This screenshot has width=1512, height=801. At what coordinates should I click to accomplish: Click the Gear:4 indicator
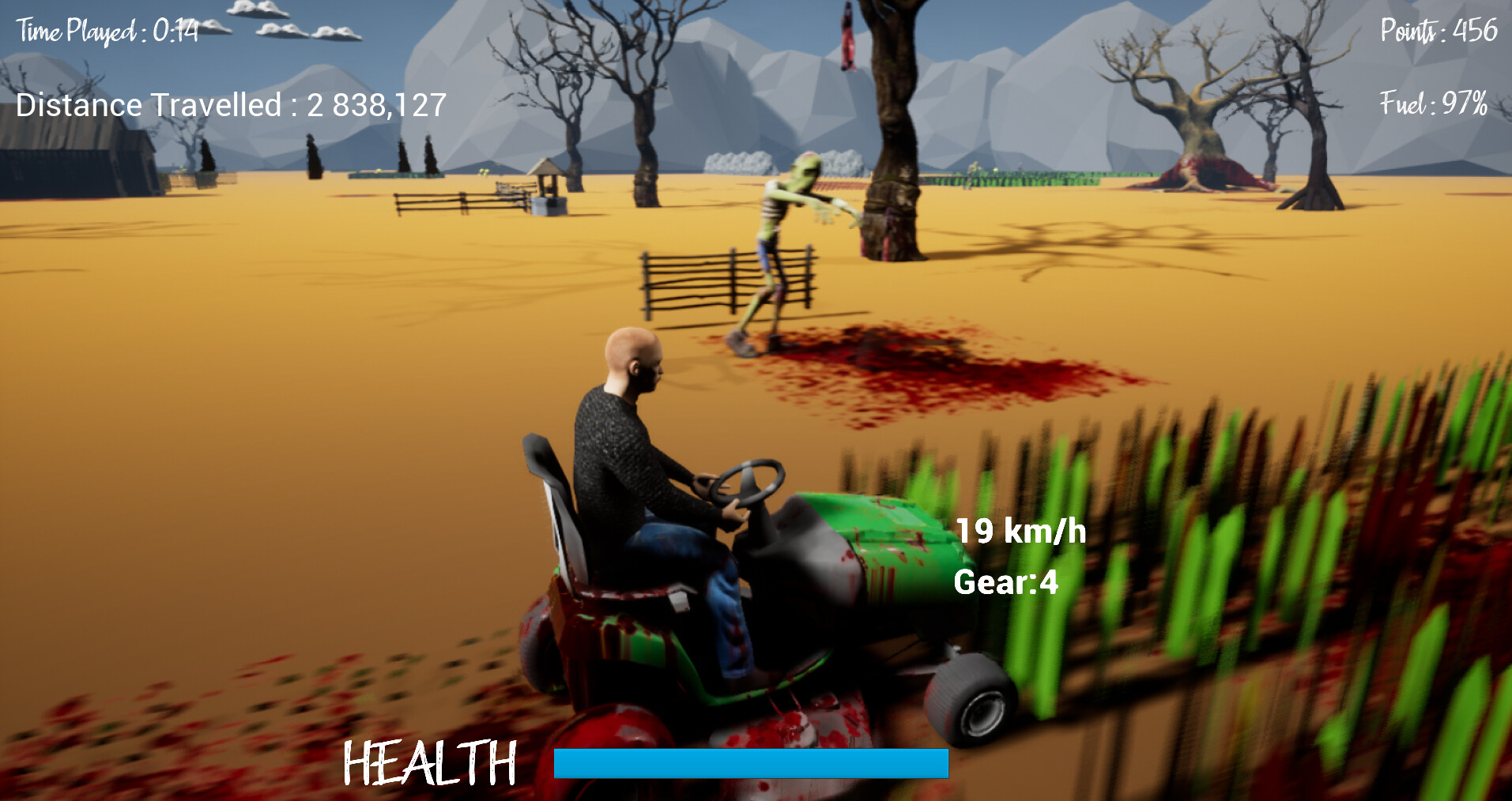pos(1005,583)
